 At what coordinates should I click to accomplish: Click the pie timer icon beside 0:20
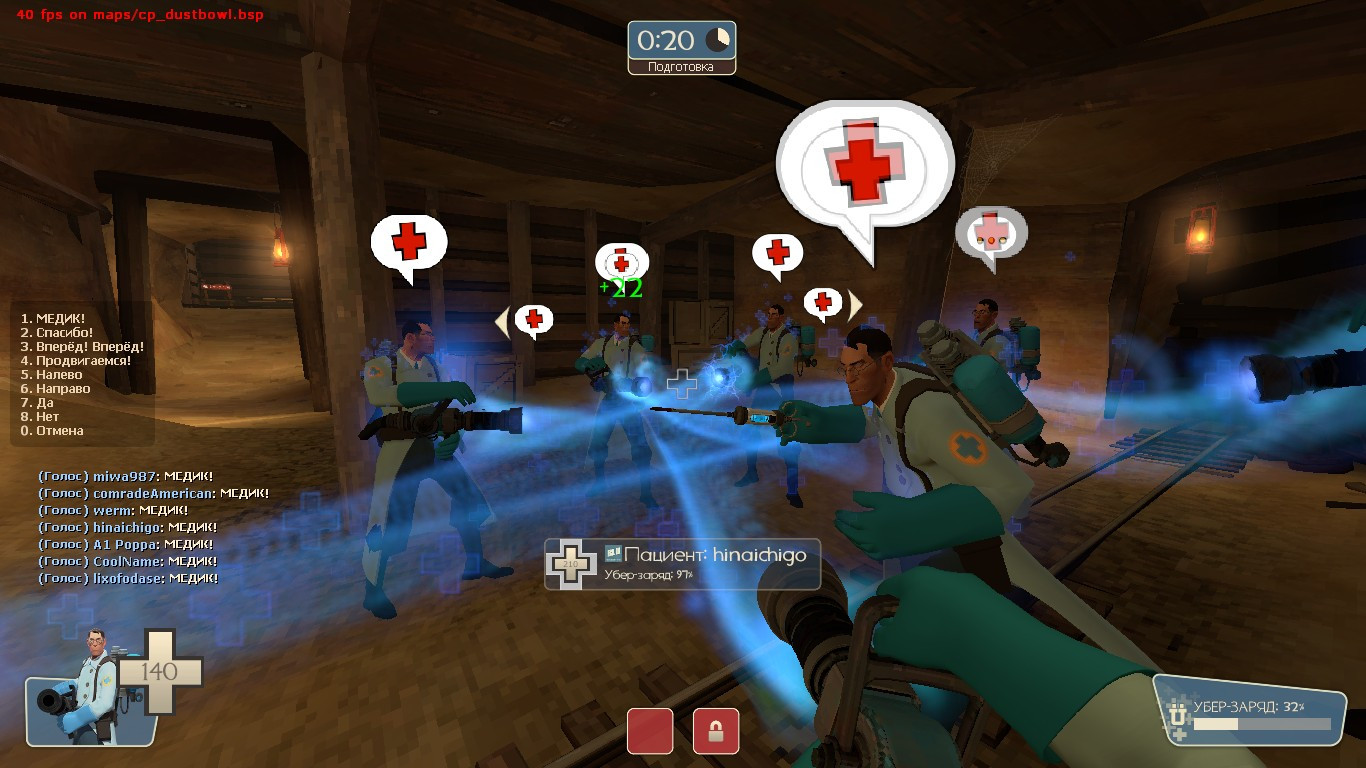(x=717, y=41)
